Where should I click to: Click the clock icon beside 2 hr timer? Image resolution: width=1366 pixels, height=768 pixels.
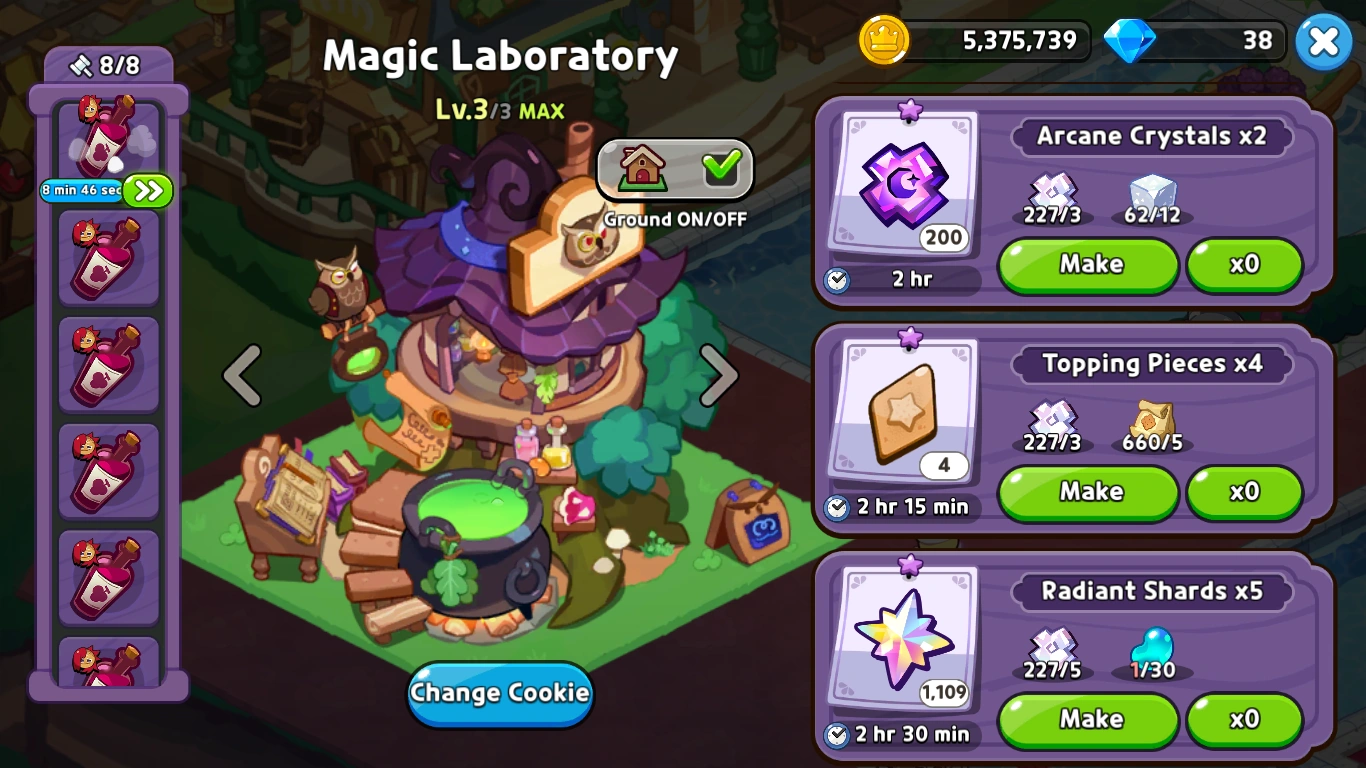point(838,280)
